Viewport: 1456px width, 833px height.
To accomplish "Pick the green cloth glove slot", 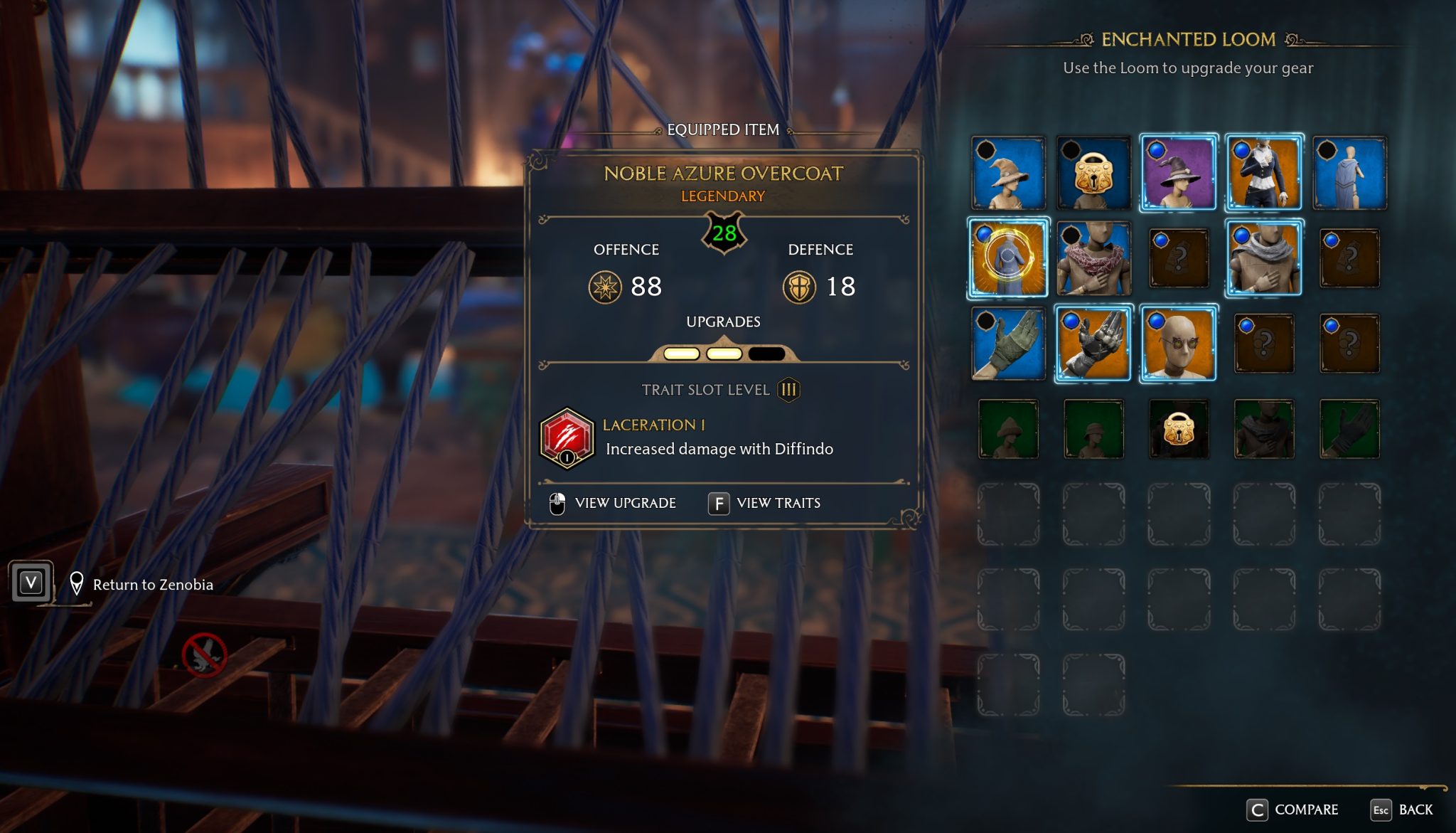I will [x=1008, y=343].
